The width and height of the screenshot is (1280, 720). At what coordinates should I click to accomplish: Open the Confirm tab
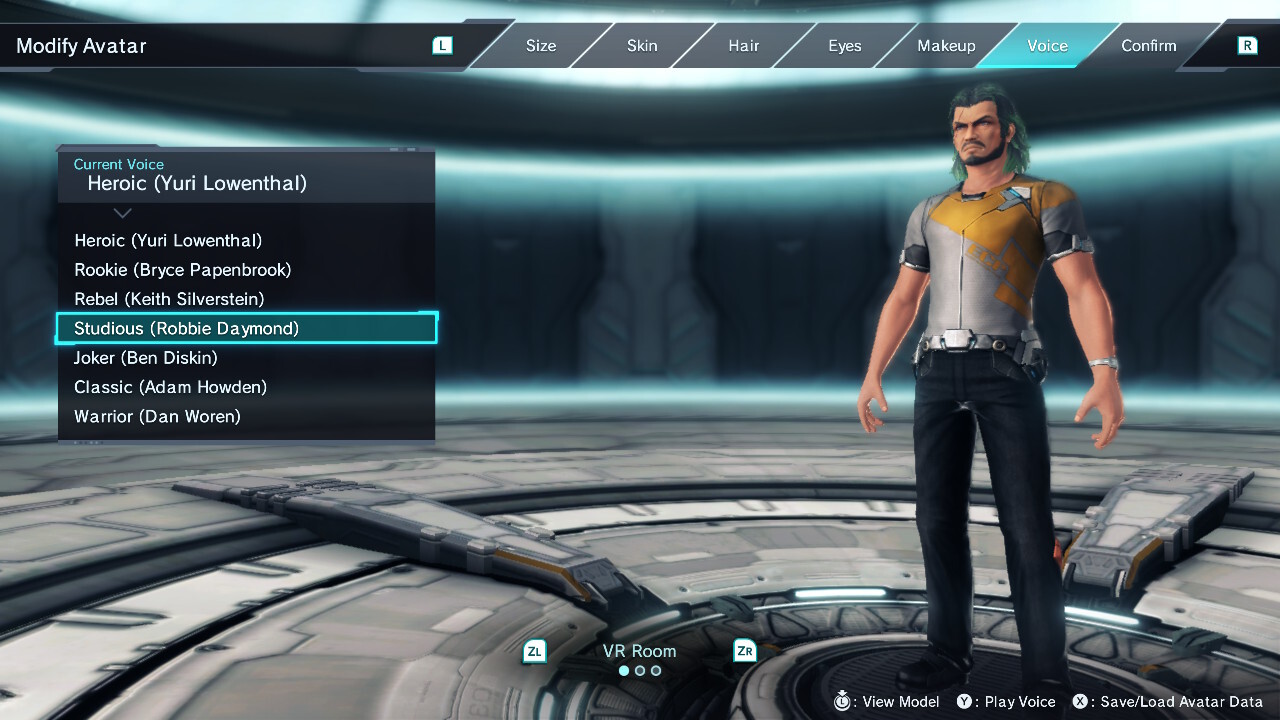1148,46
